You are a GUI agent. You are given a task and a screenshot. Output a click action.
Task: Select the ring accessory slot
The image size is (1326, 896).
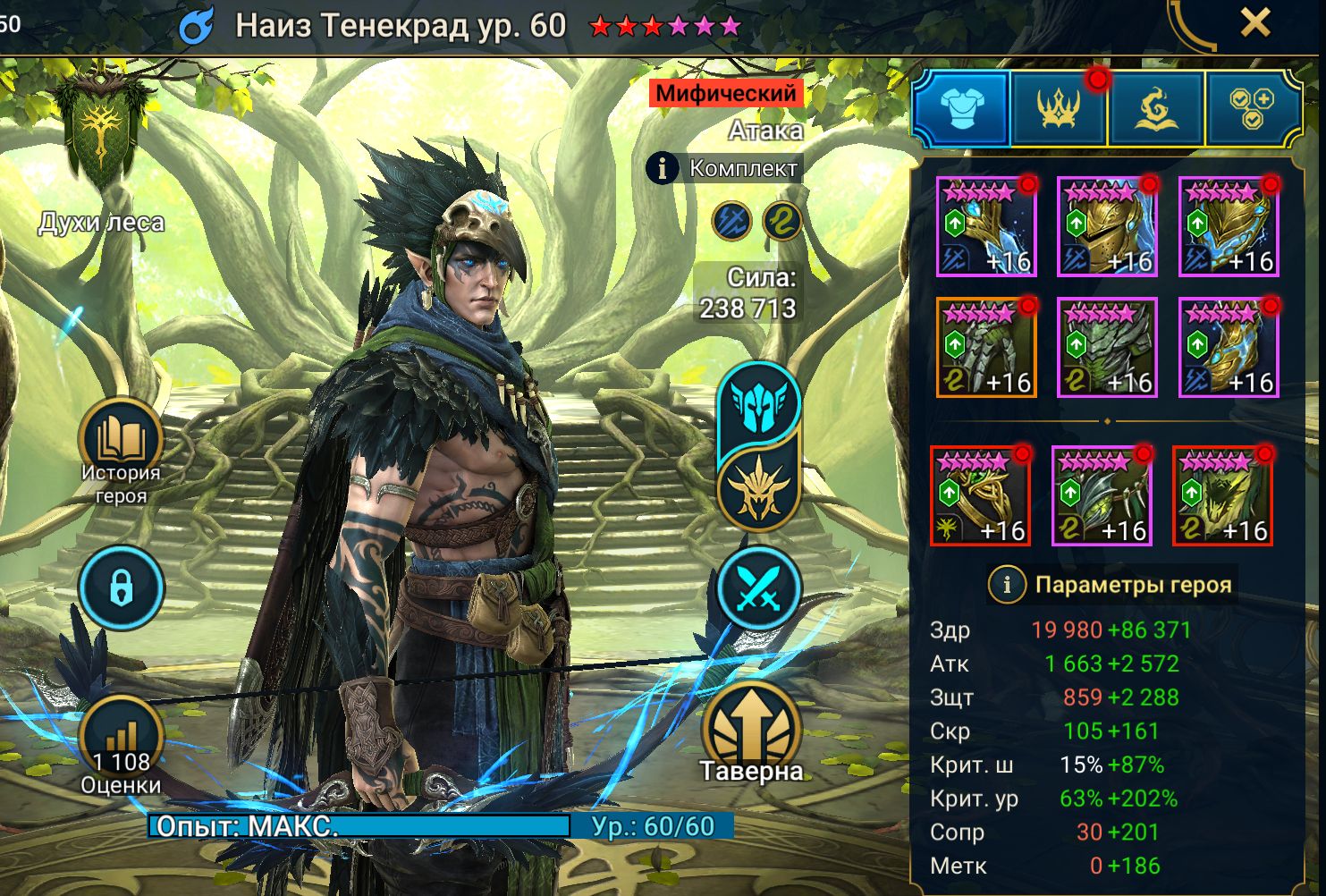click(980, 495)
